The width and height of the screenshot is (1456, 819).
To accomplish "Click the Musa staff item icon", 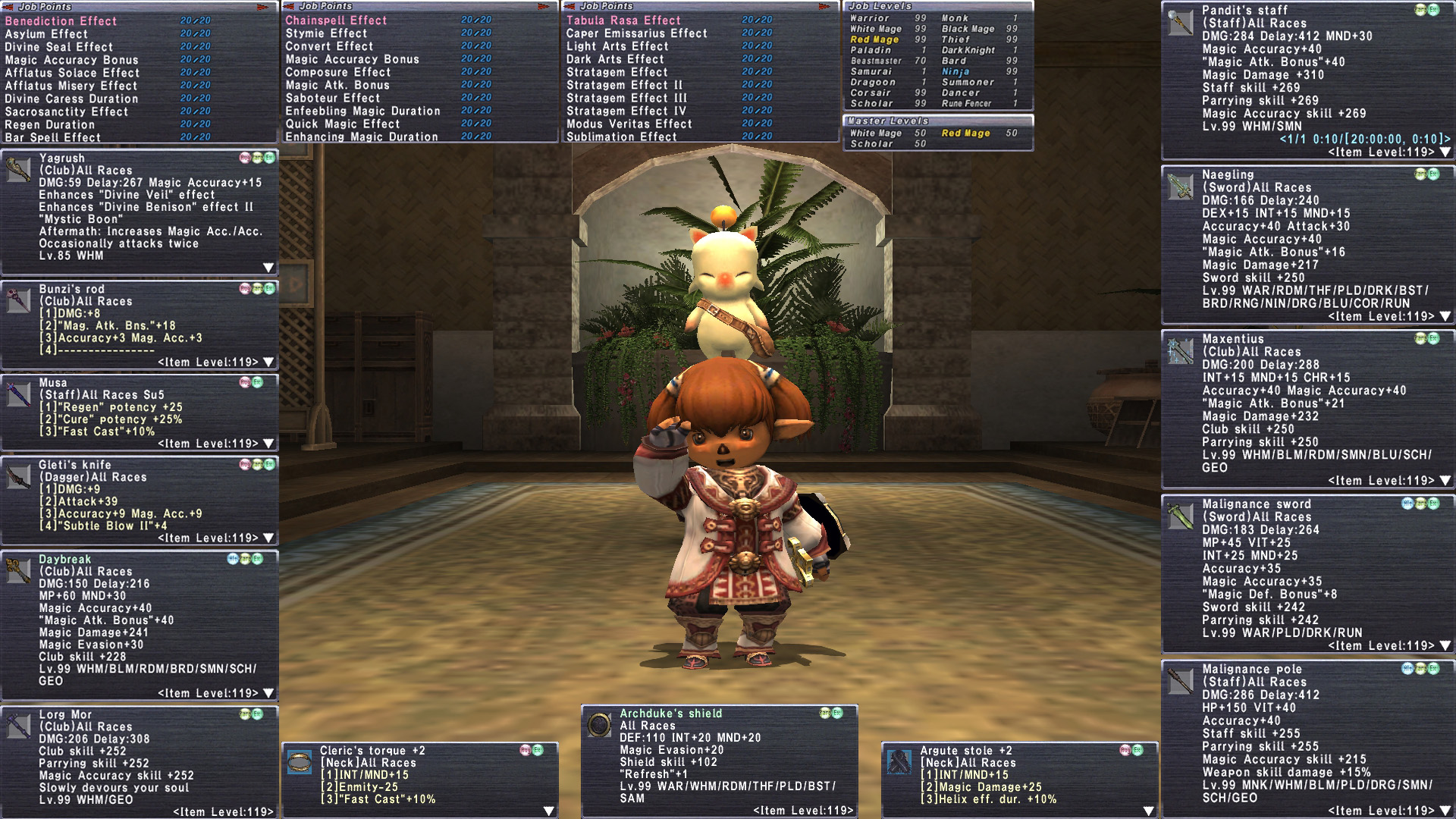I will [18, 394].
